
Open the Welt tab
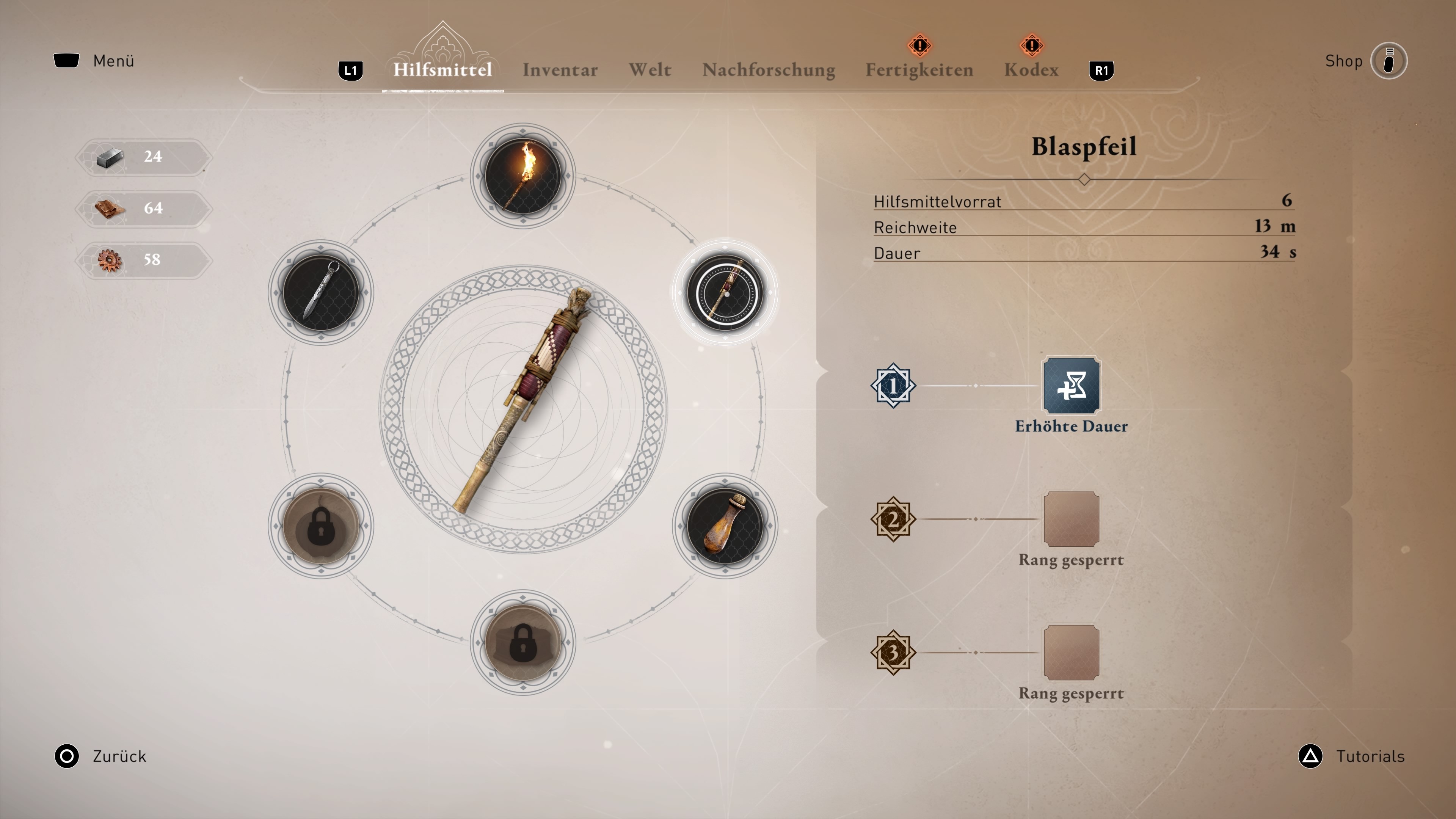[x=650, y=70]
